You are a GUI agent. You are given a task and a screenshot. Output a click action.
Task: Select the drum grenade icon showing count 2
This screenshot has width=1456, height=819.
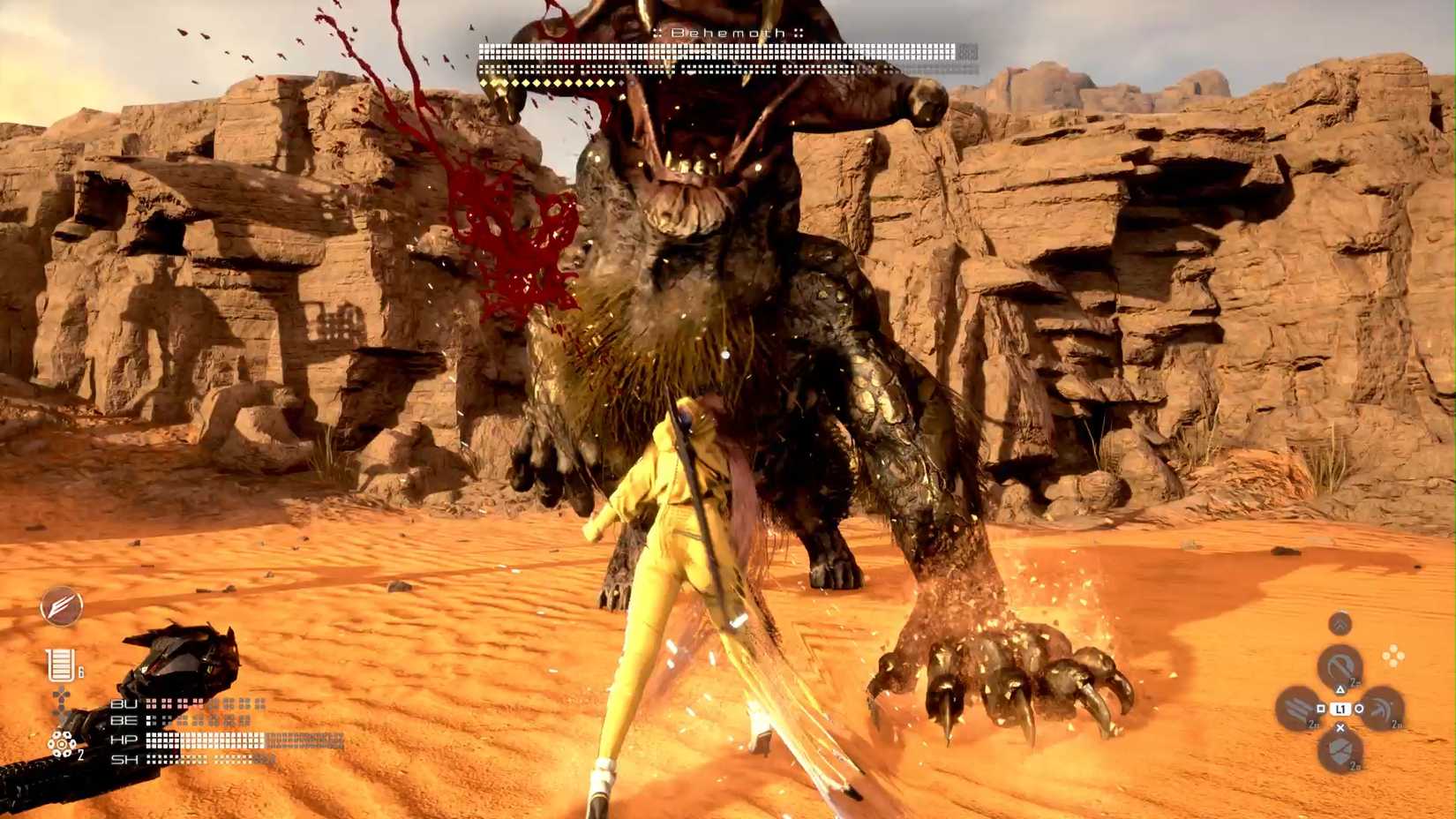pyautogui.click(x=61, y=744)
